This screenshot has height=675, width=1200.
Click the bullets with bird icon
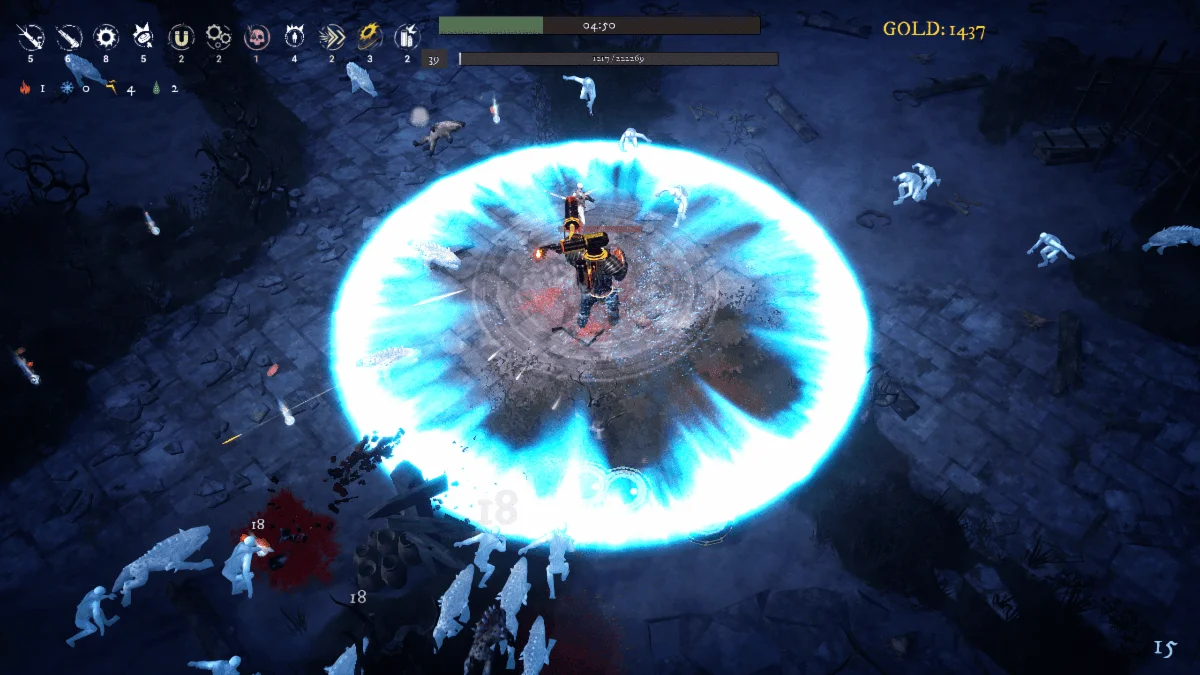(407, 38)
